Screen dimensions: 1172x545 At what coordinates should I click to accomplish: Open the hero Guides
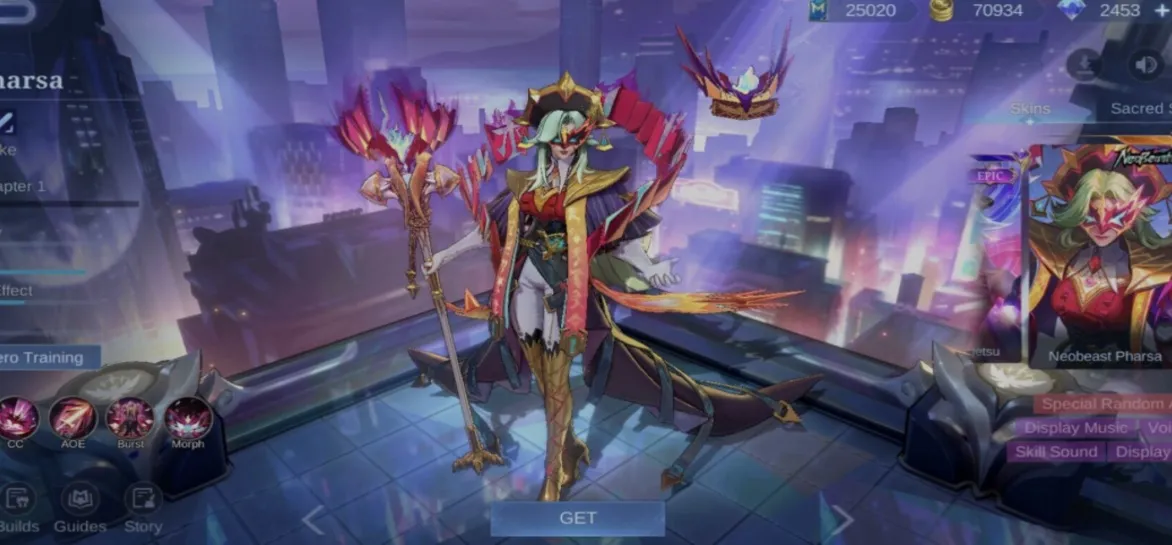pyautogui.click(x=80, y=506)
